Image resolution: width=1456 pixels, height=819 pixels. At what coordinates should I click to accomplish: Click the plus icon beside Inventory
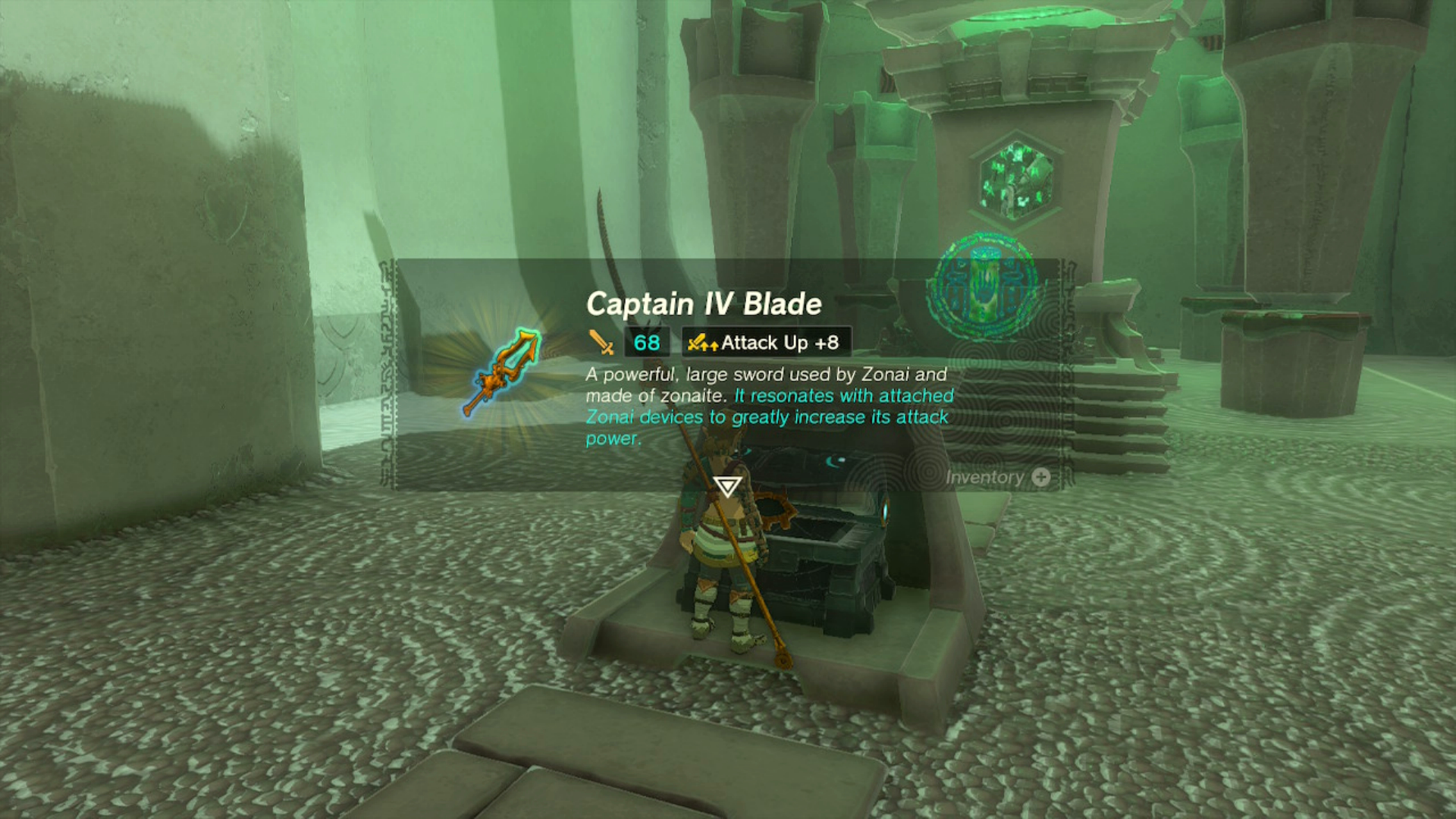point(1042,478)
